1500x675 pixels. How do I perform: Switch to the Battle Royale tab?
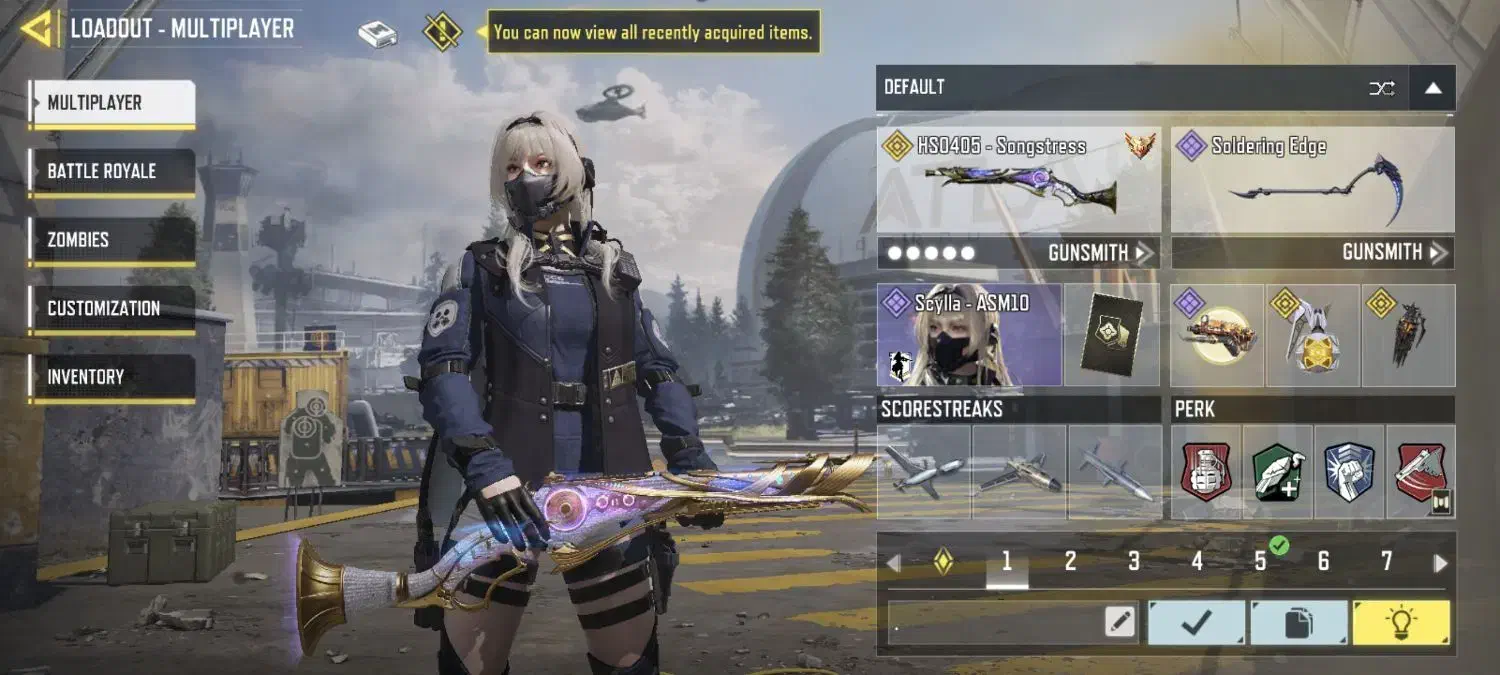pos(111,171)
